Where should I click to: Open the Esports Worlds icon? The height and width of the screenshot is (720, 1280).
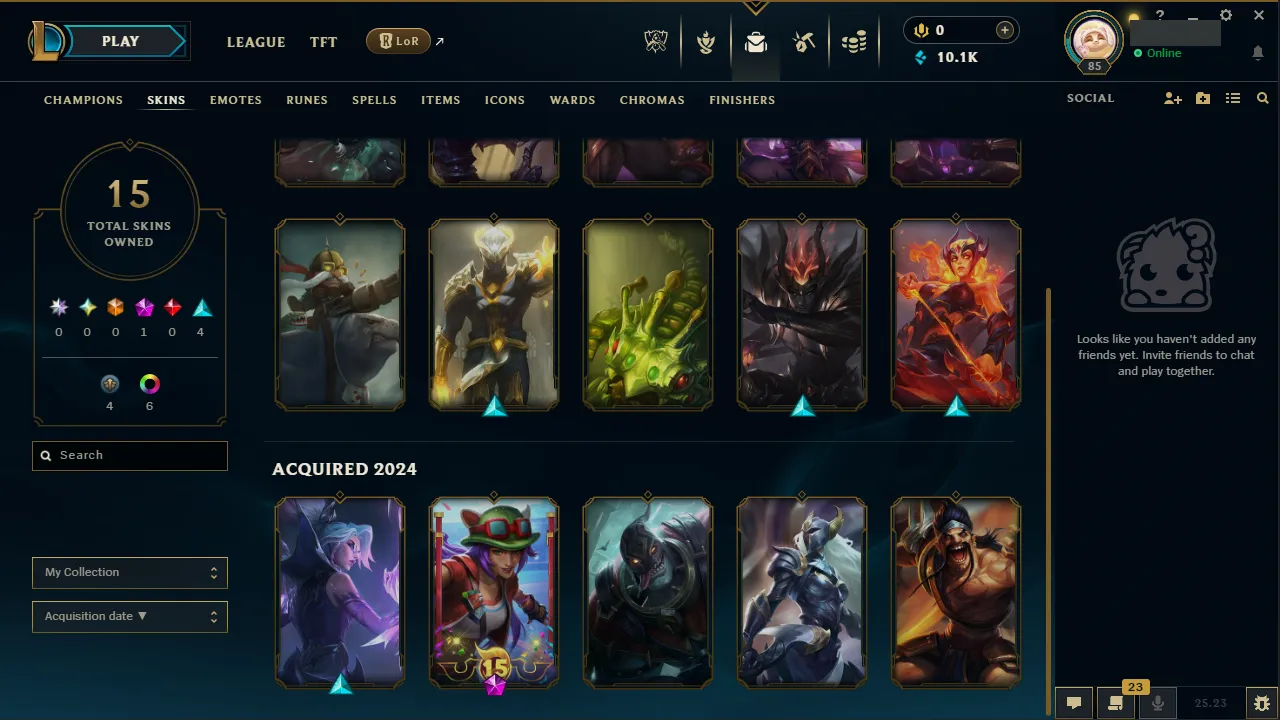656,41
